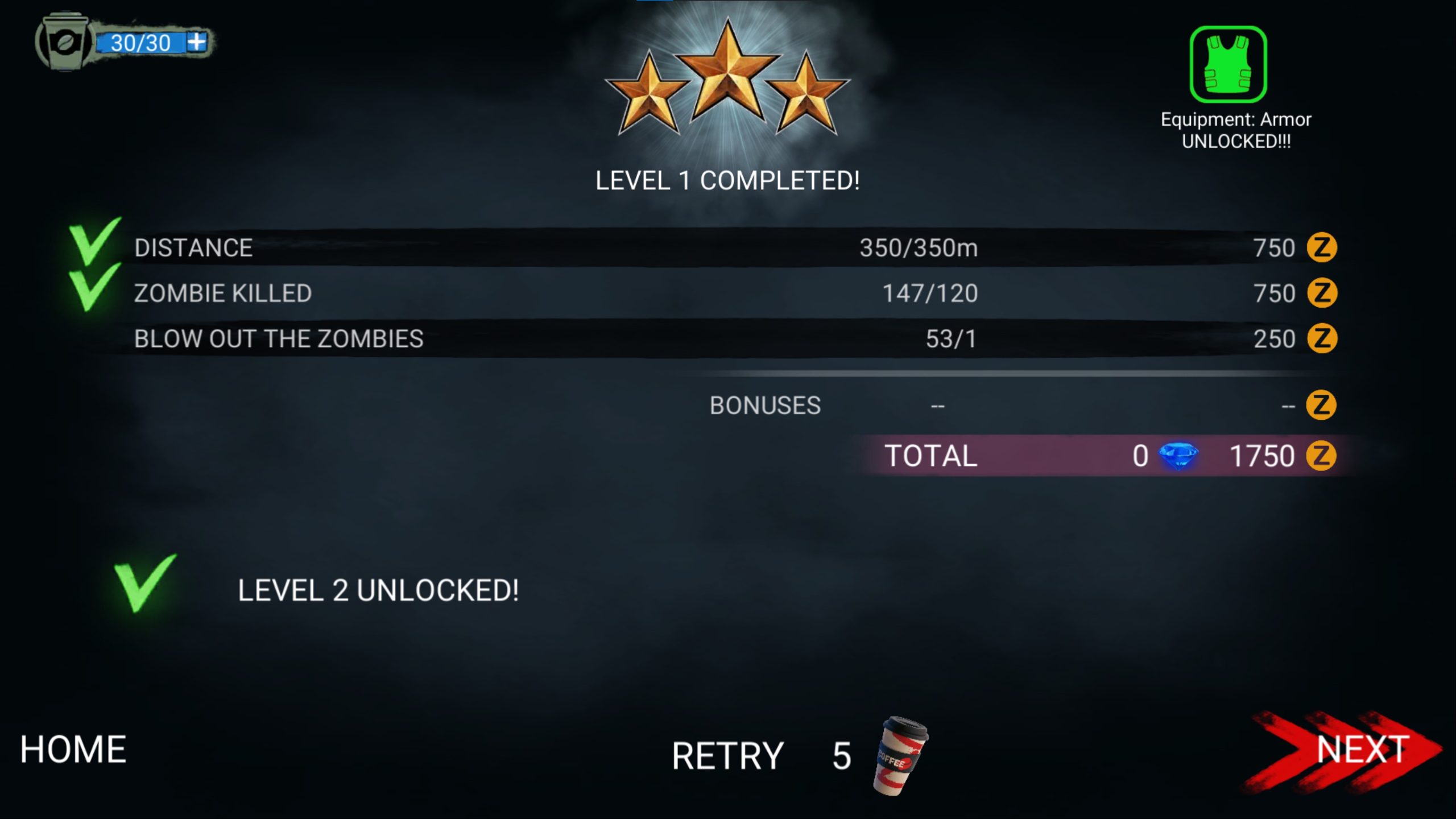This screenshot has height=819, width=1456.
Task: Select the HOME option
Action: [72, 750]
